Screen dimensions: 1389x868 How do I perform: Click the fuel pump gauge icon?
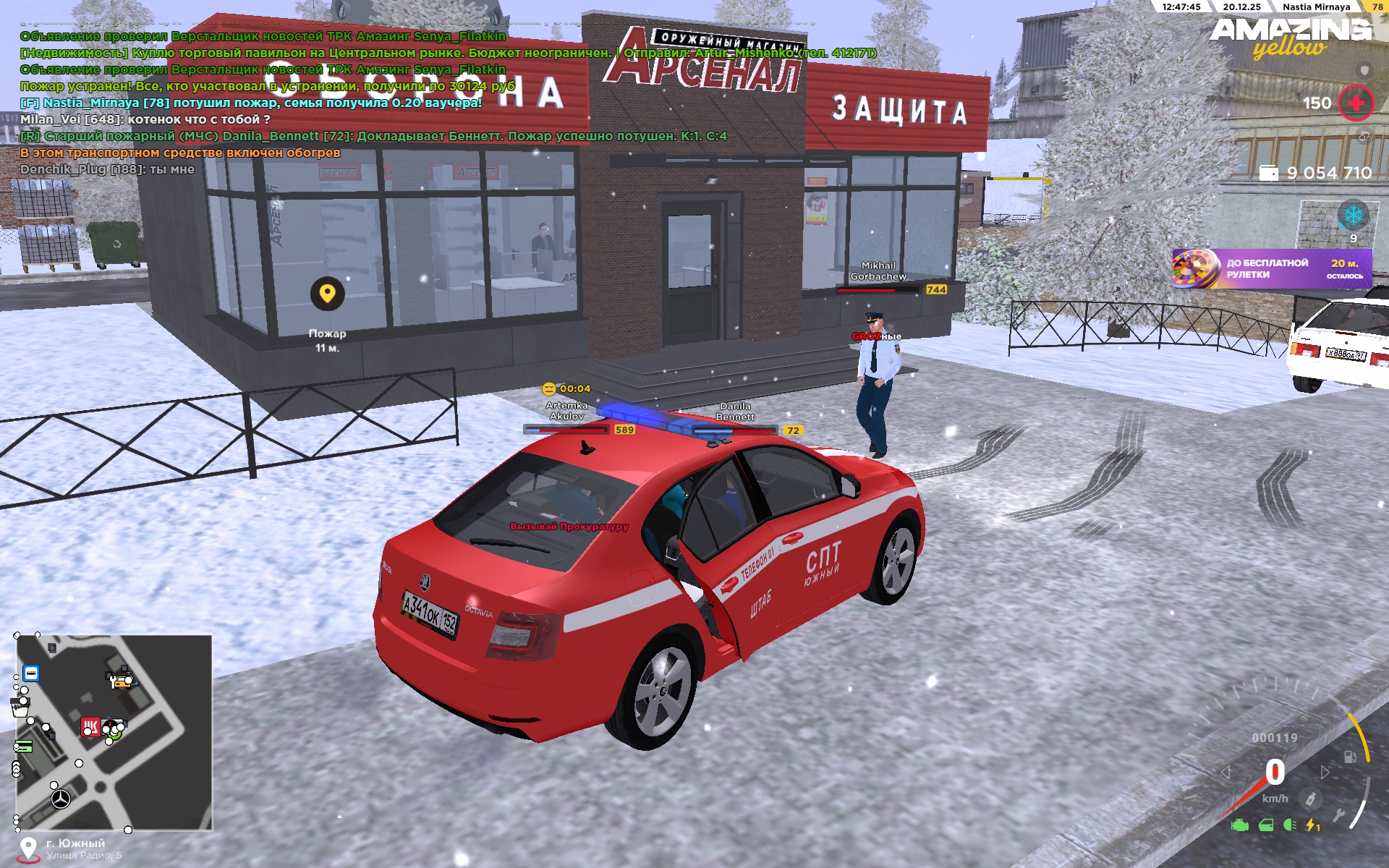(1350, 757)
